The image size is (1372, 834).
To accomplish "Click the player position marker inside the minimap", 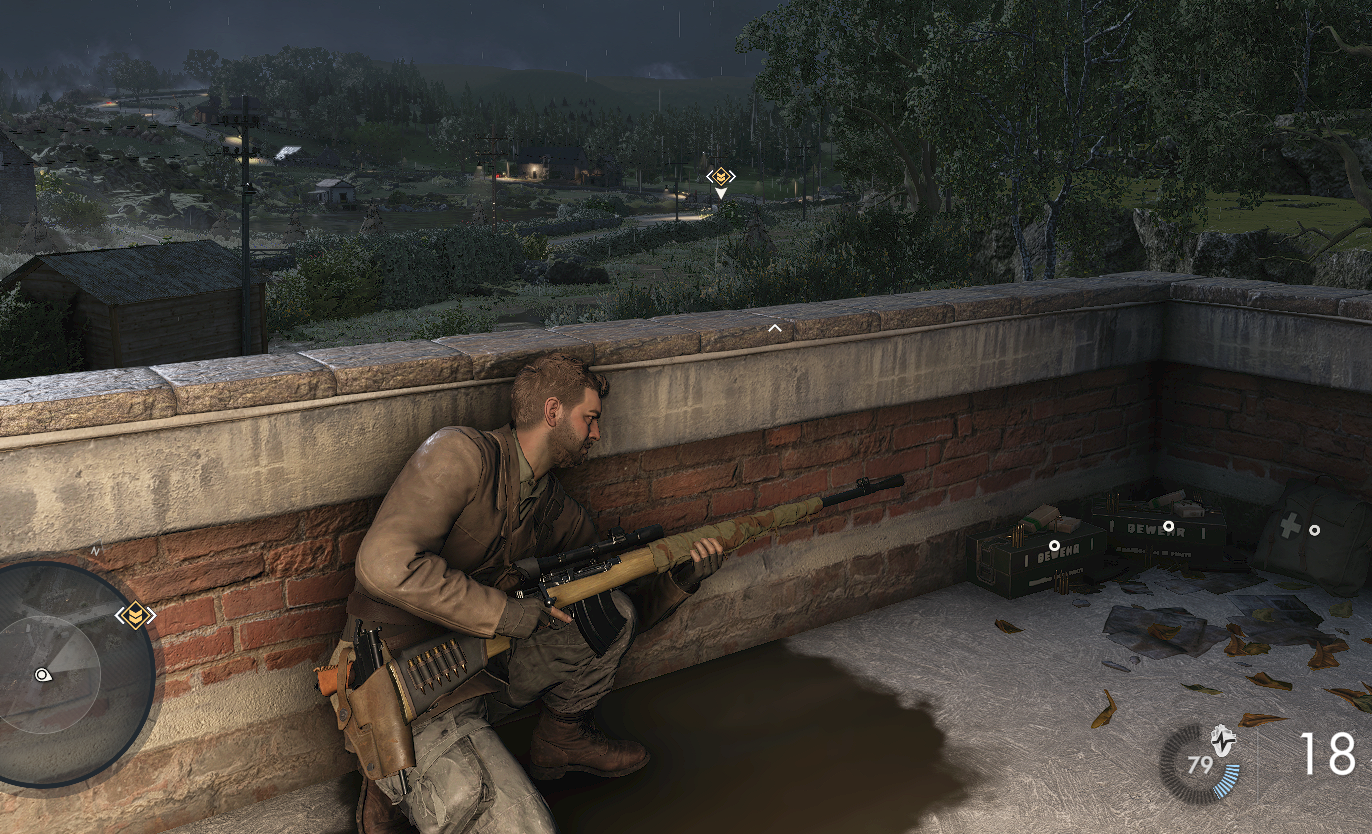I will [42, 675].
